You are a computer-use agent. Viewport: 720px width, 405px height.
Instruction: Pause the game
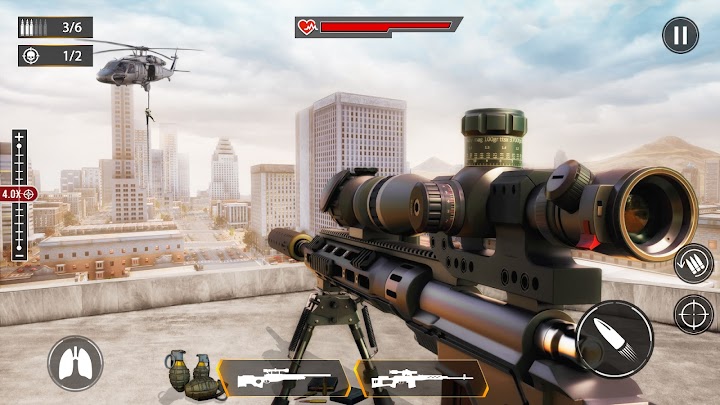[680, 36]
